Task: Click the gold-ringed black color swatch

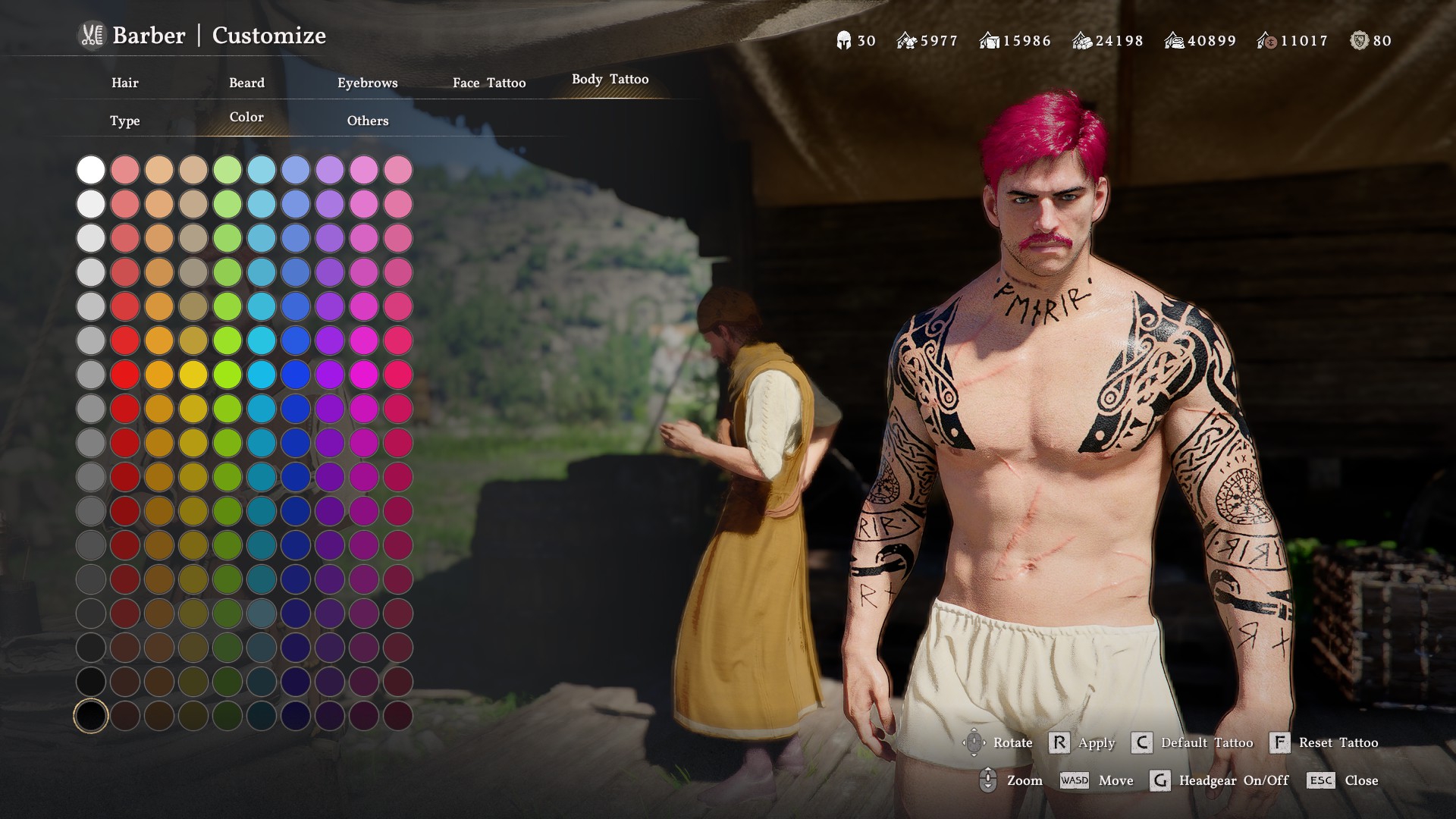Action: tap(91, 716)
